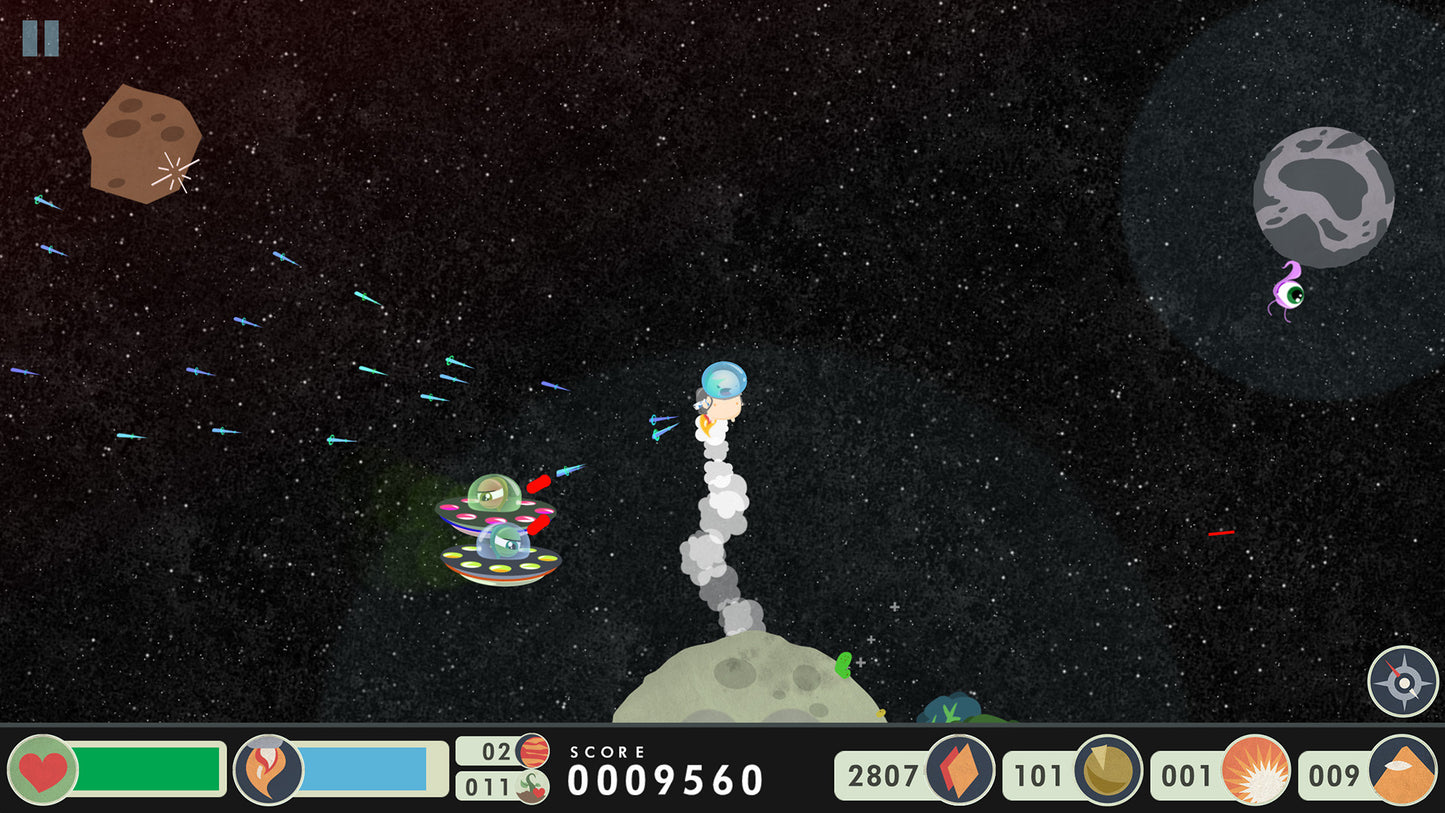Click the purple one-eyed alien near the moon
Screen dimensions: 1445x813
(x=1292, y=292)
